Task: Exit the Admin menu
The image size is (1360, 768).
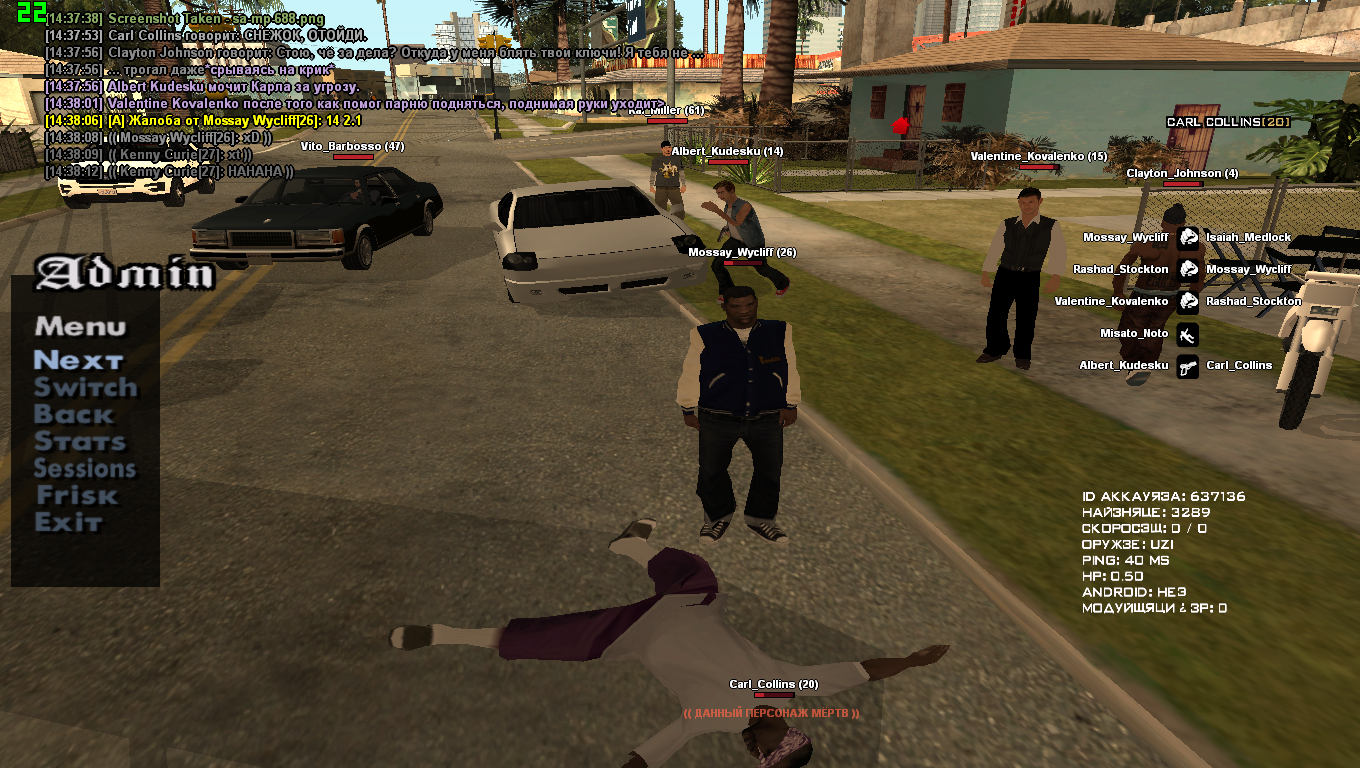Action: [x=68, y=522]
